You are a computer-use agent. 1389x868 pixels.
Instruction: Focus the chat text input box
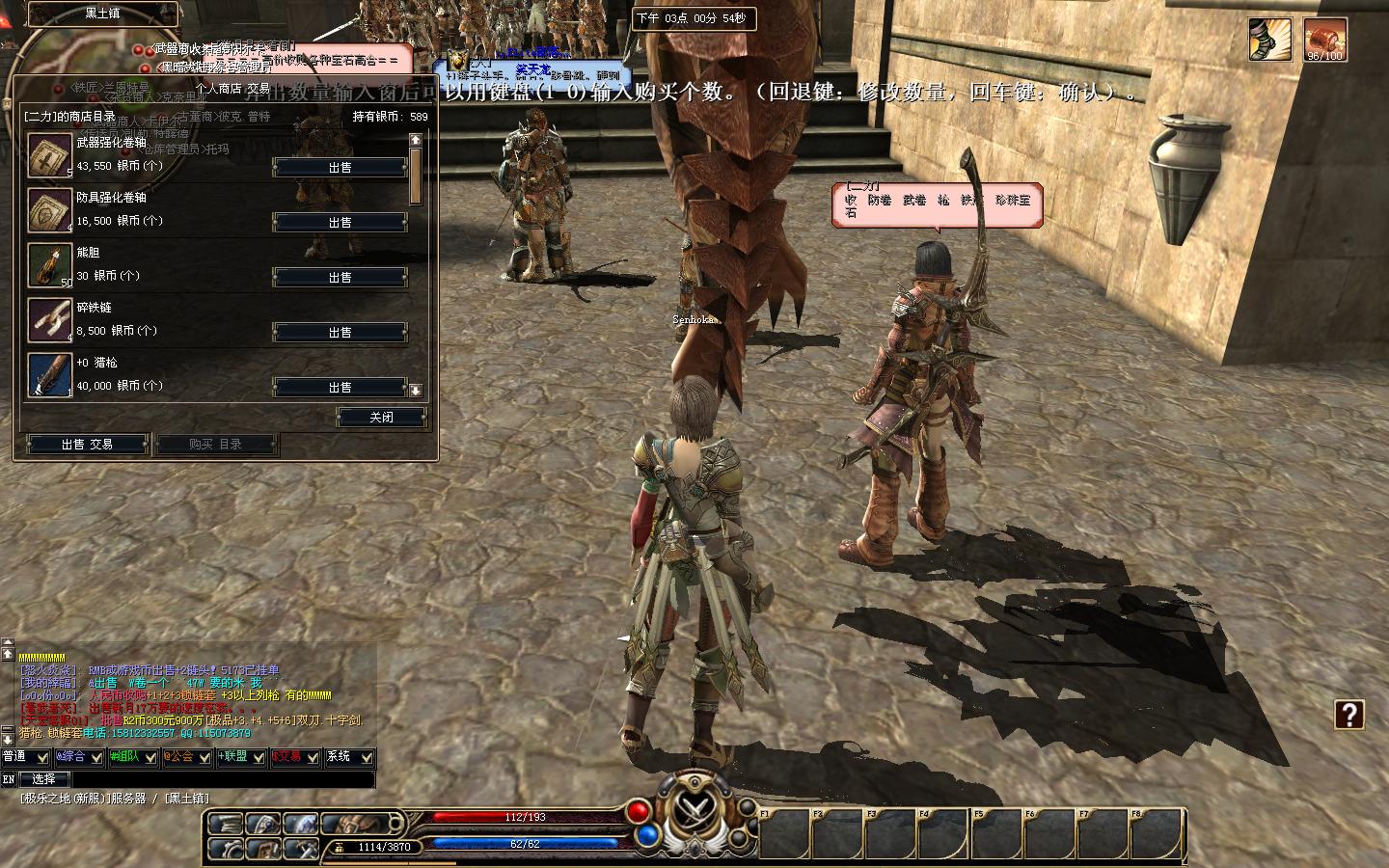point(222,778)
